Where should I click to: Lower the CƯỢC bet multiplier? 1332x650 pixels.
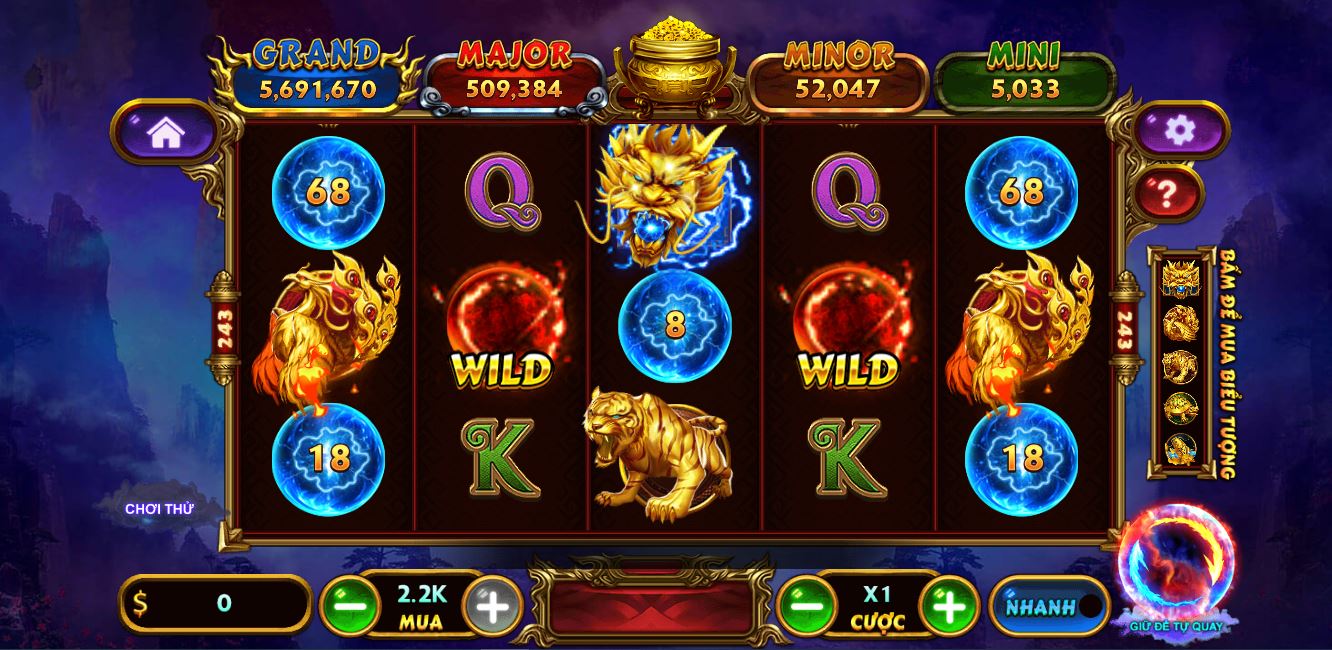pyautogui.click(x=806, y=605)
